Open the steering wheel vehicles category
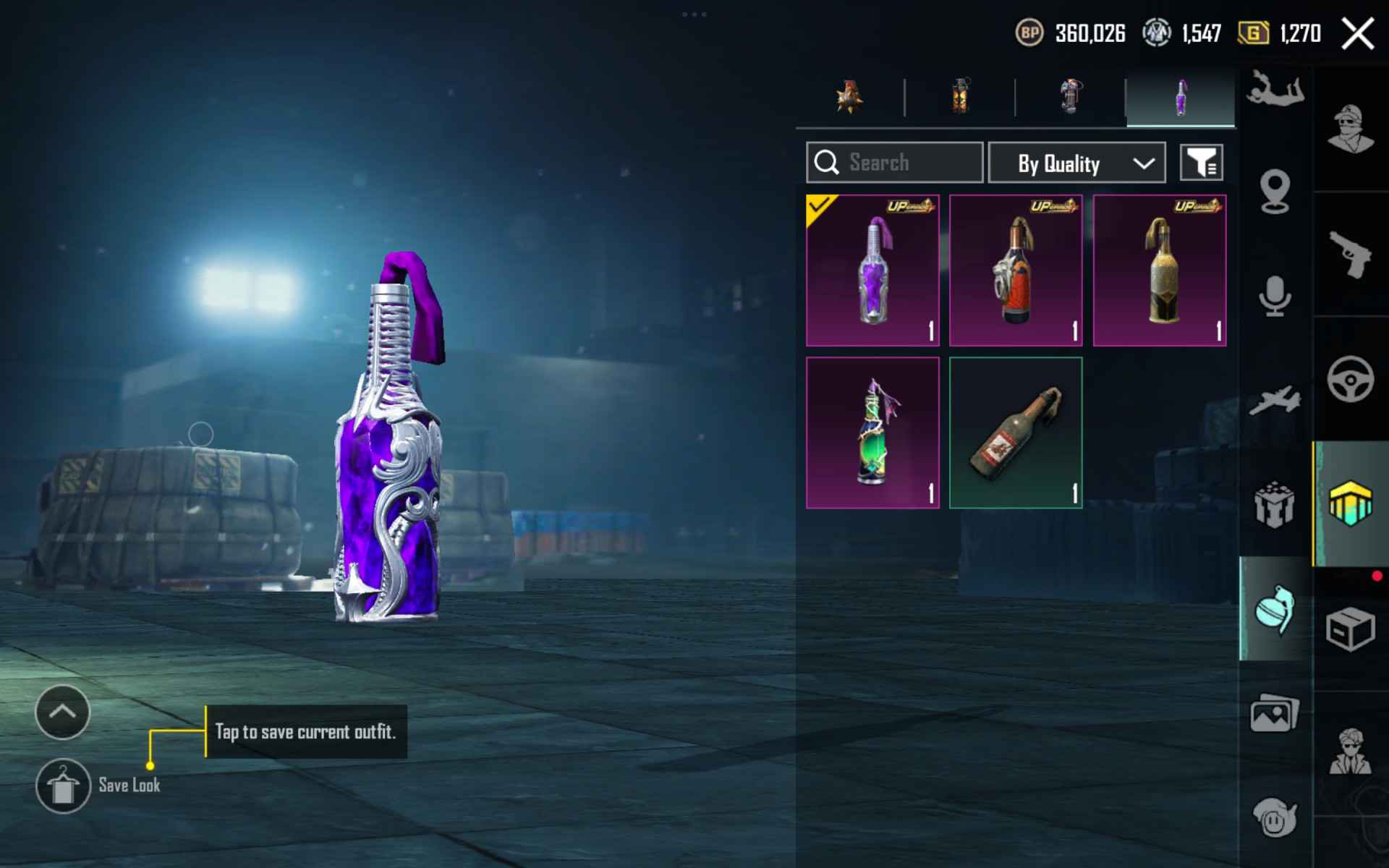1389x868 pixels. pos(1350,379)
